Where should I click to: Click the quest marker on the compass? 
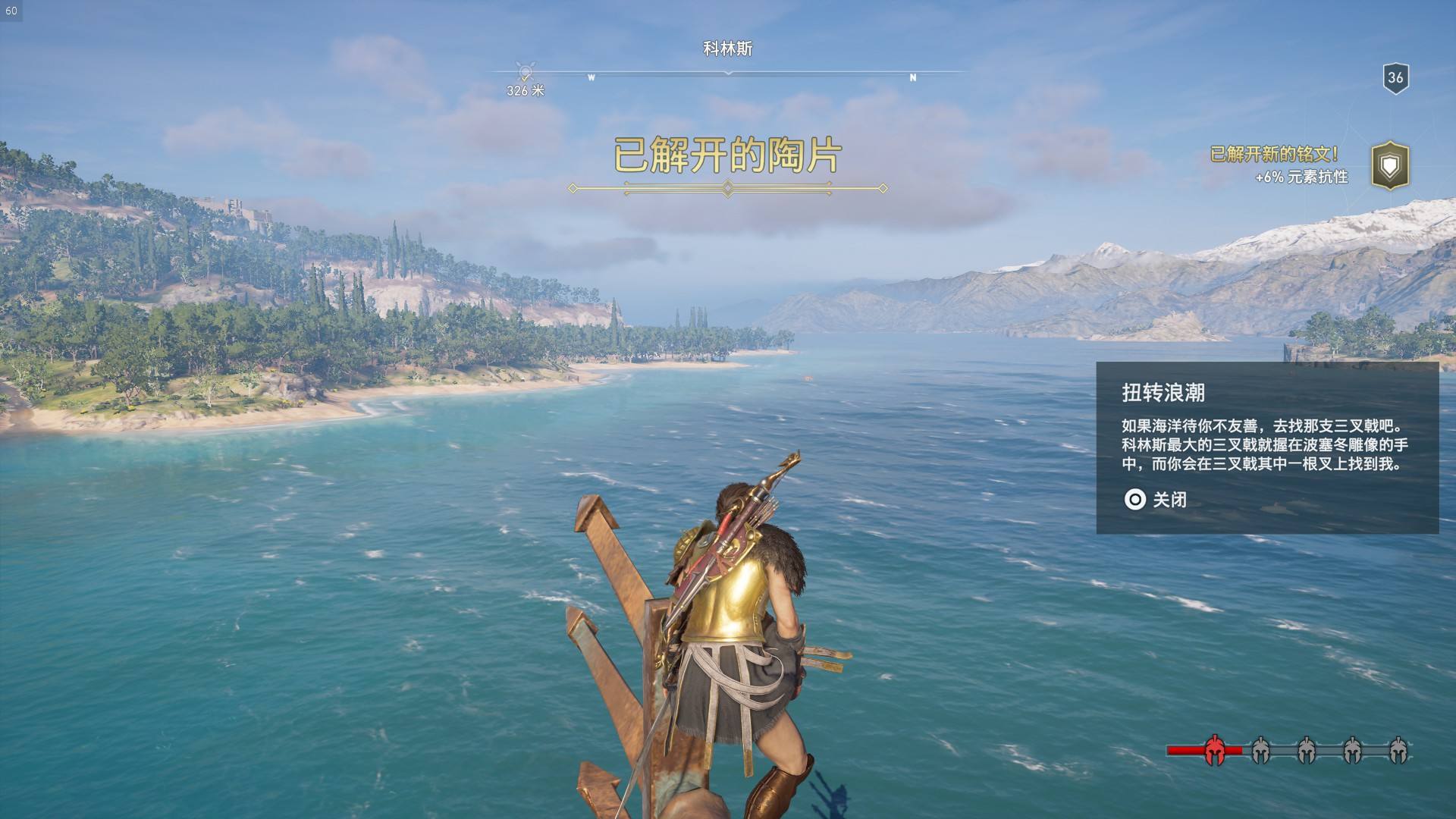[525, 73]
